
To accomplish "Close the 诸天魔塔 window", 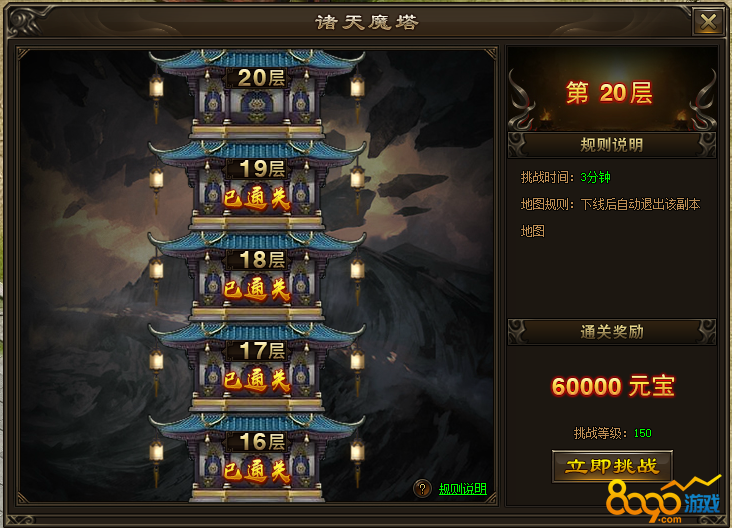I will (x=708, y=22).
